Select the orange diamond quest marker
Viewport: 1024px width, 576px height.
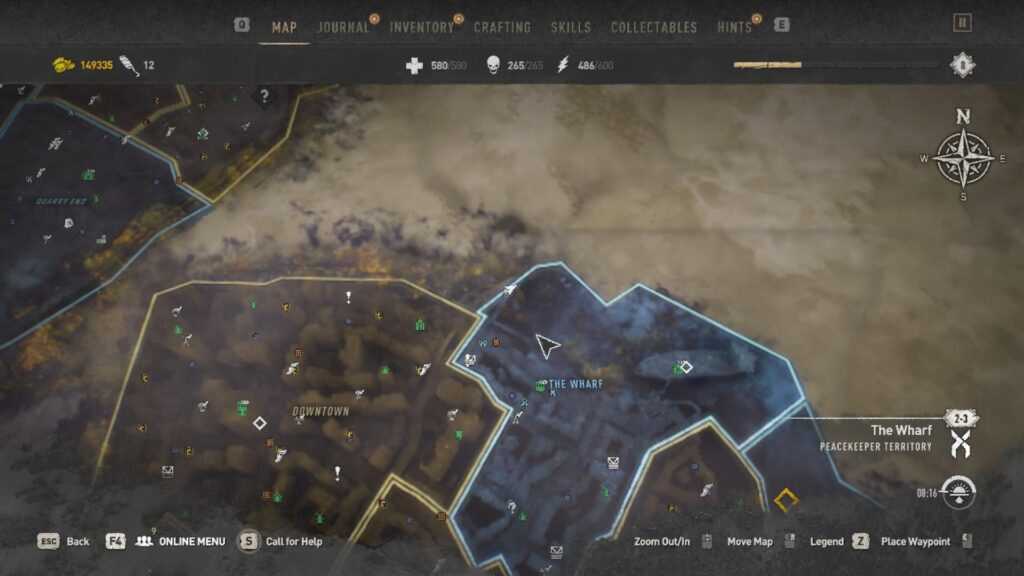(x=787, y=497)
